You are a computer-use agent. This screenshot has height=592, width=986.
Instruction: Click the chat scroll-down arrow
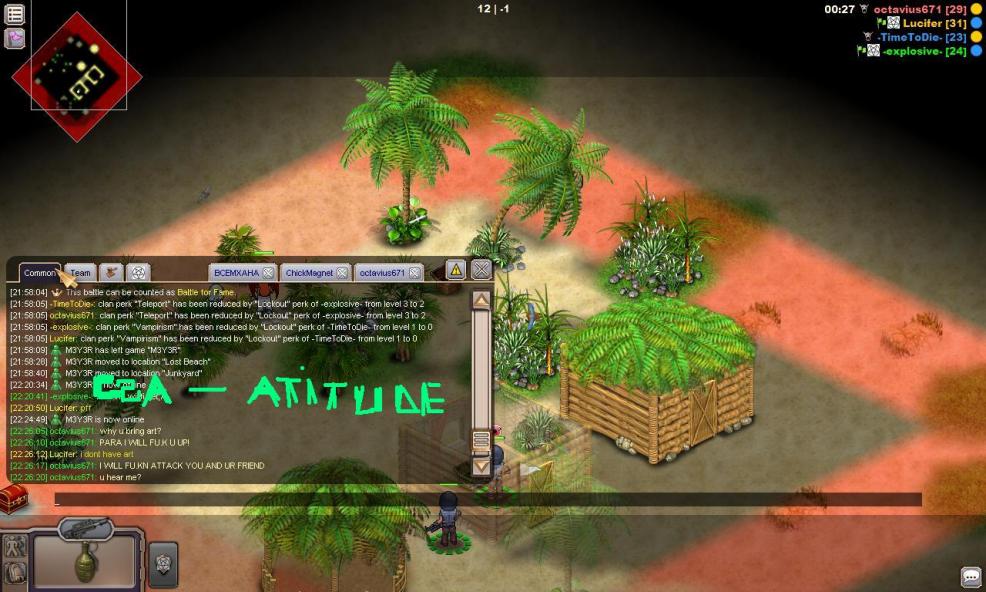[x=481, y=465]
